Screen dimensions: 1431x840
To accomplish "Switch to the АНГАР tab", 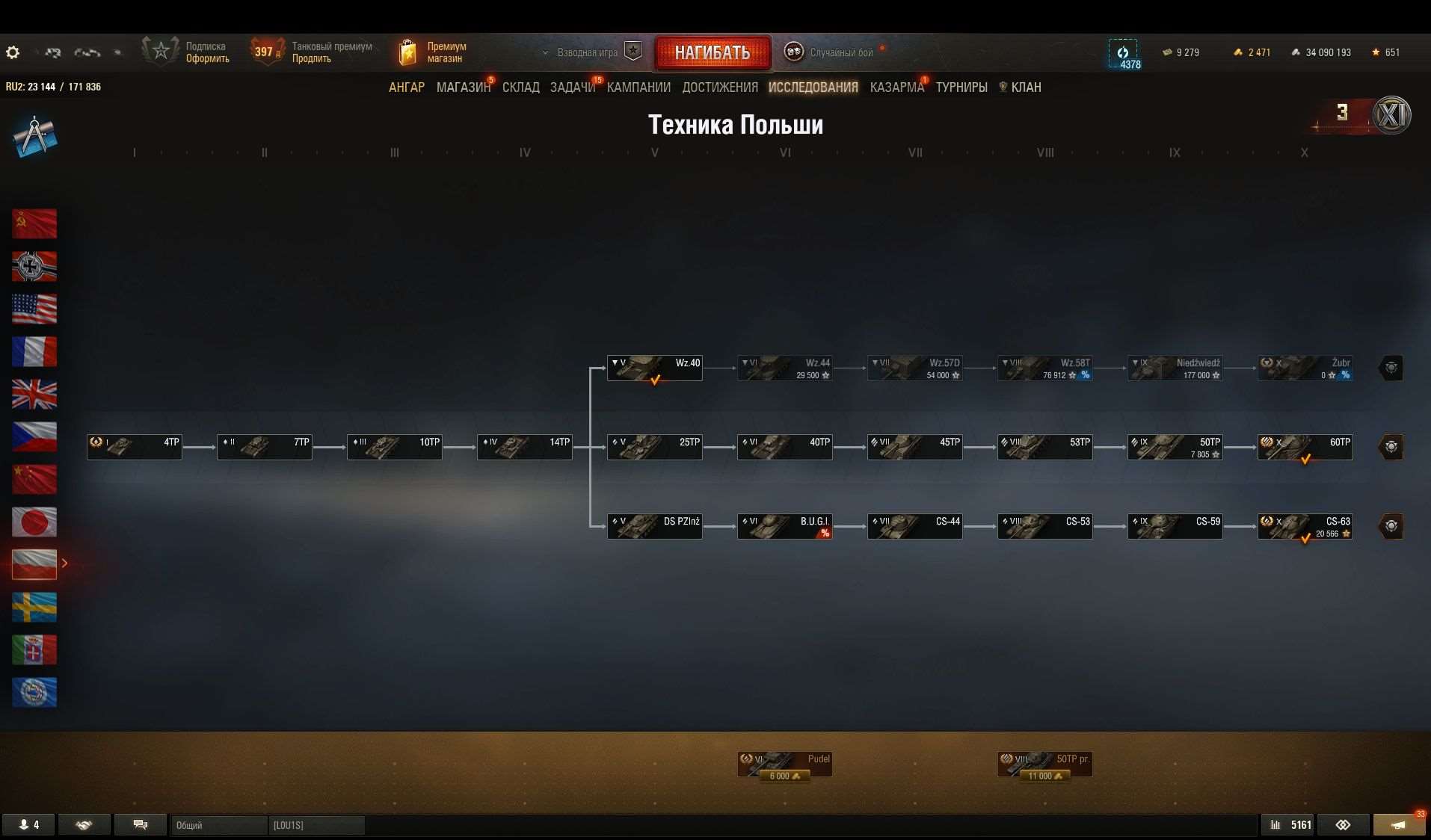I will tap(406, 87).
